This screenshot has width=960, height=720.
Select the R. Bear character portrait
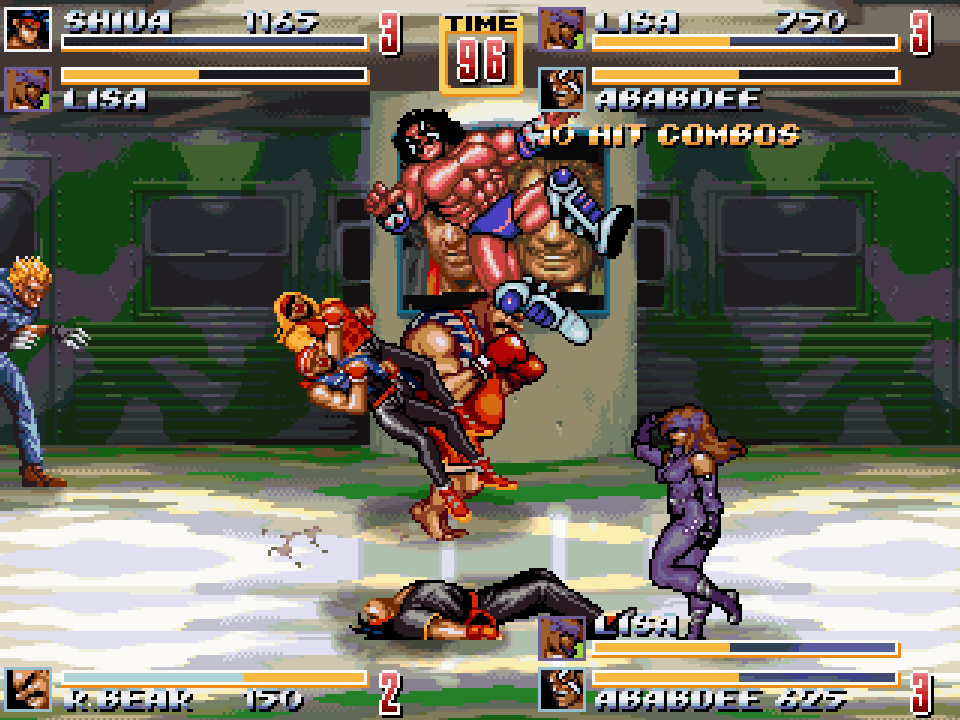pos(27,689)
